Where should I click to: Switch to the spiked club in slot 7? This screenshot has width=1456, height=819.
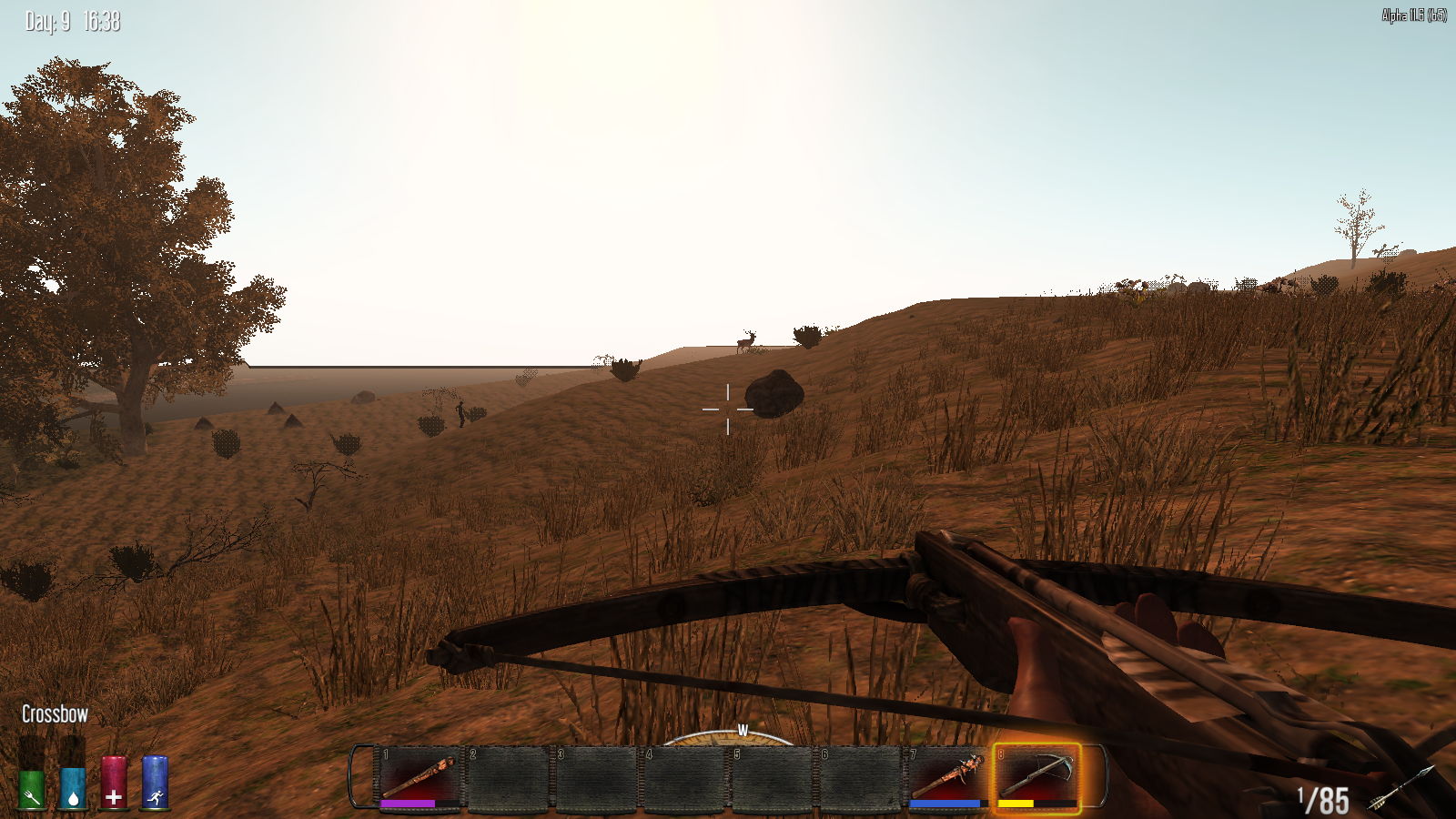pyautogui.click(x=949, y=776)
